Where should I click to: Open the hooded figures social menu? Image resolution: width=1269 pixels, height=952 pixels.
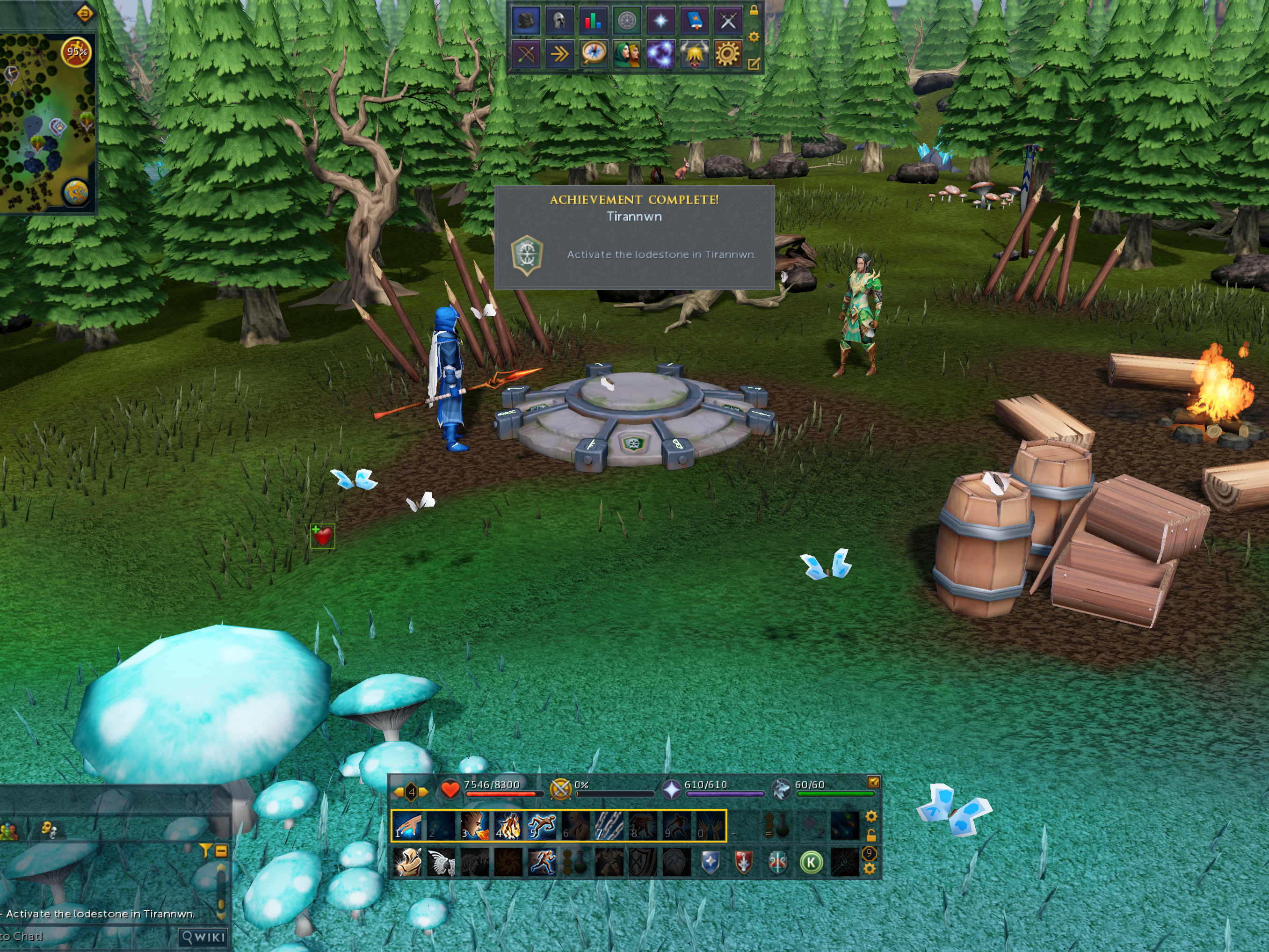click(x=626, y=55)
